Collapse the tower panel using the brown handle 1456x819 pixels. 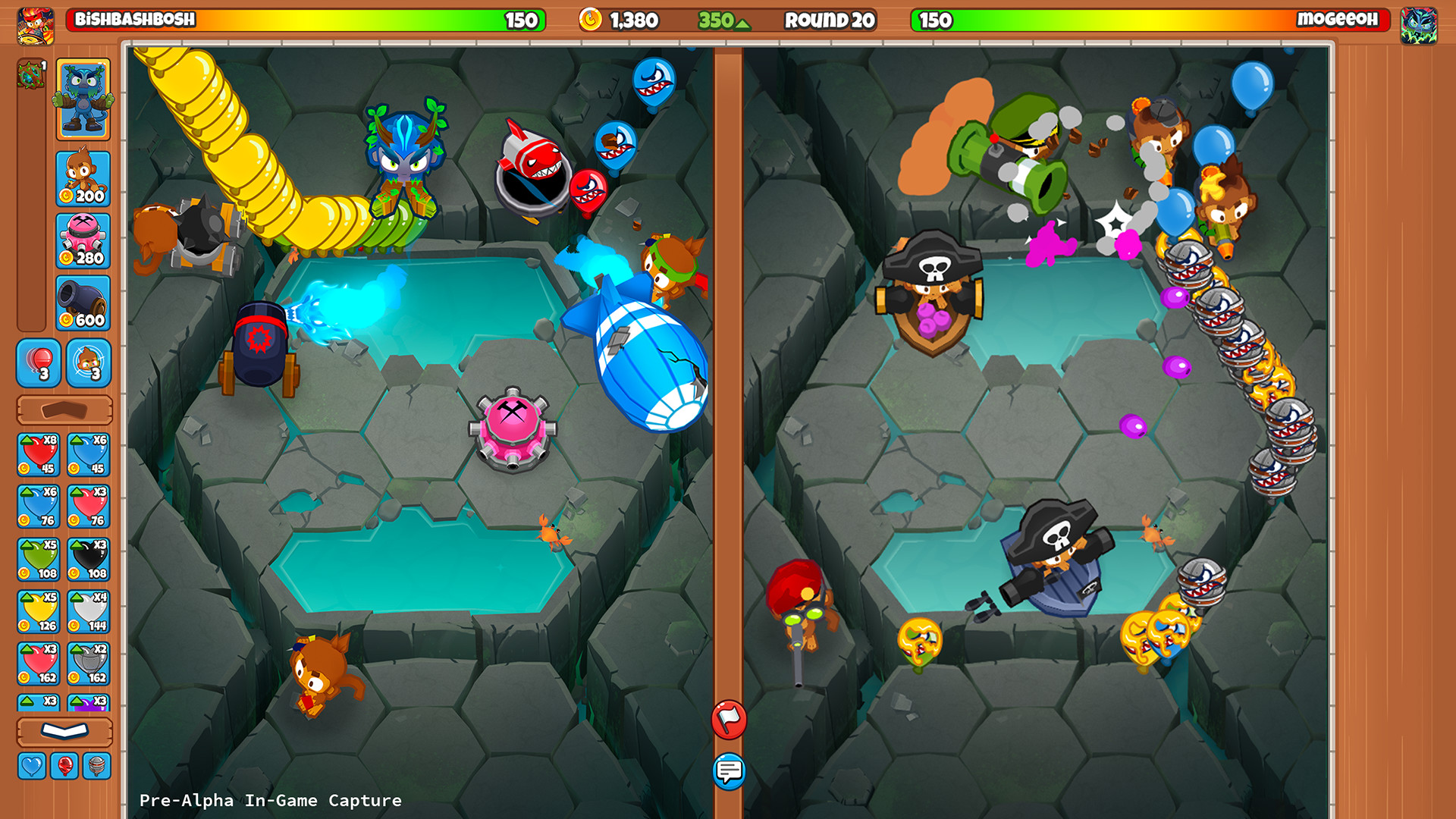[64, 409]
